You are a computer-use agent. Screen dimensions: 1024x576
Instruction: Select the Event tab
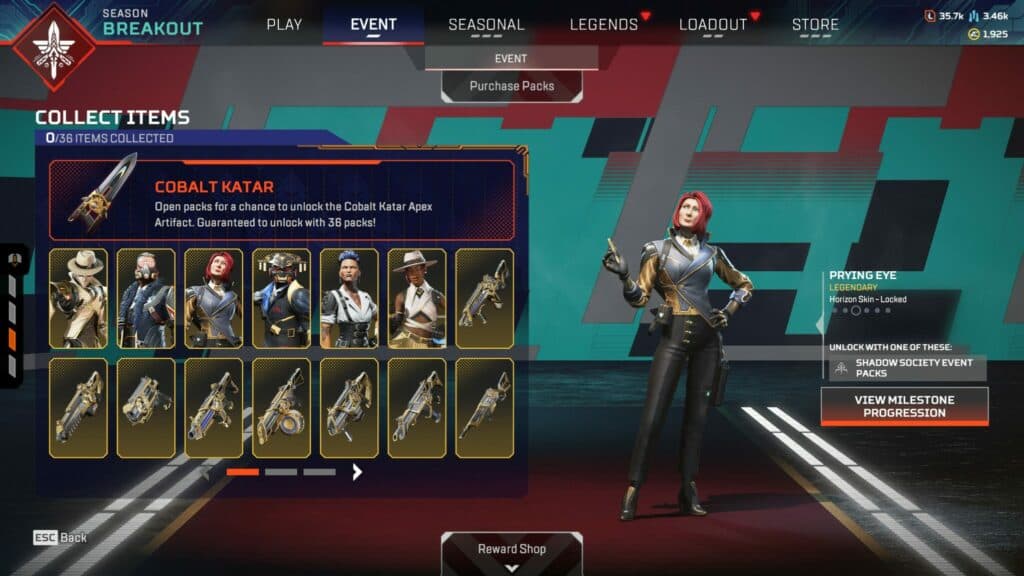point(374,24)
